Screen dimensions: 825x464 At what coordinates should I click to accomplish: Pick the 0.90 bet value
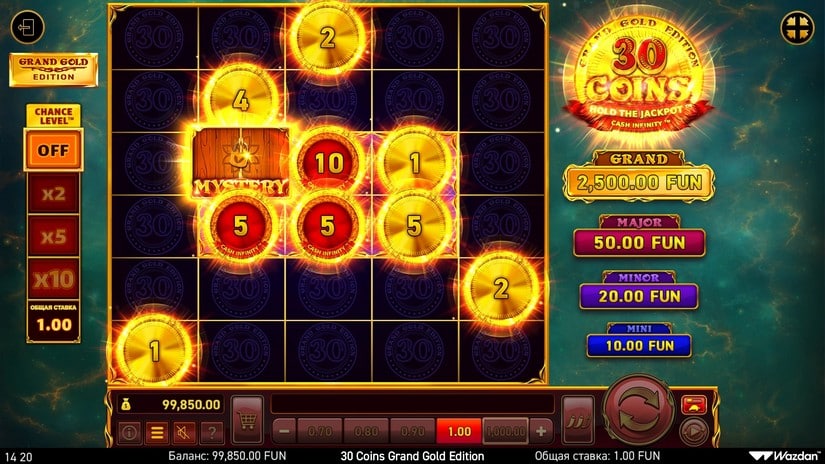pyautogui.click(x=413, y=431)
